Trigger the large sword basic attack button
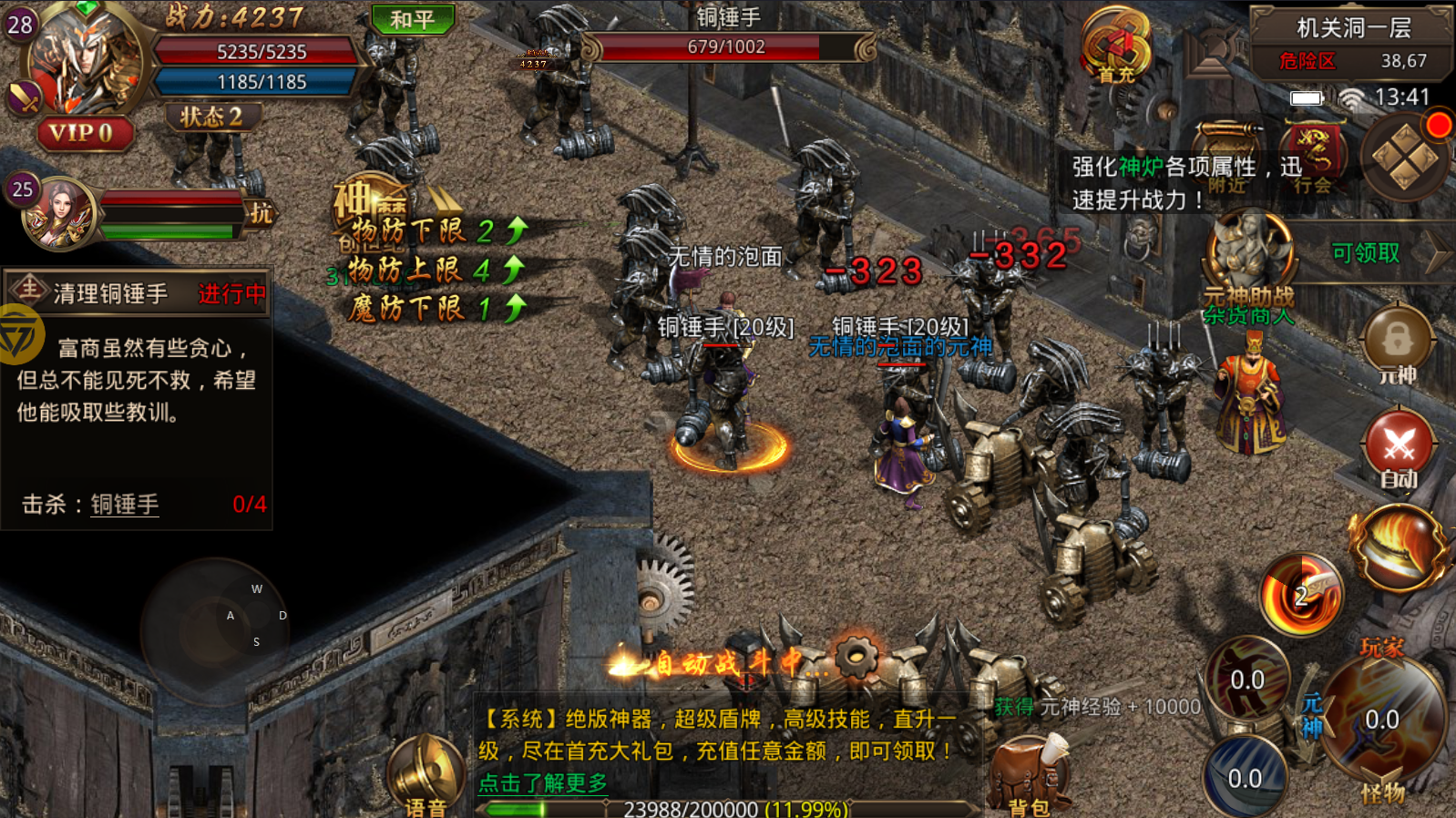The height and width of the screenshot is (818, 1456). pyautogui.click(x=1380, y=720)
